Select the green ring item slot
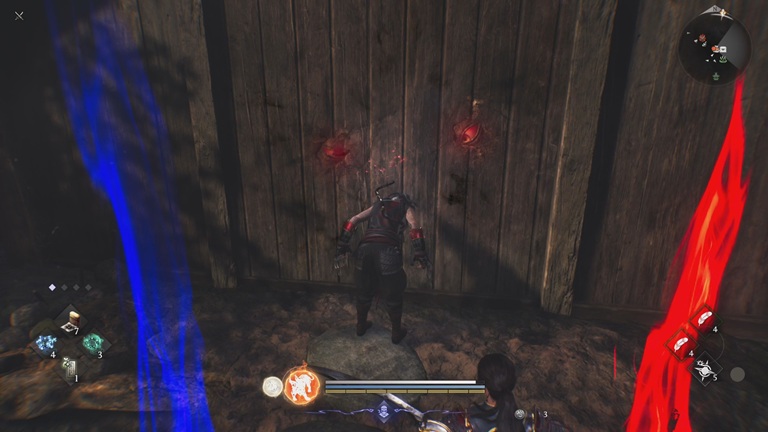Screen dimensions: 768x432 [x=93, y=343]
